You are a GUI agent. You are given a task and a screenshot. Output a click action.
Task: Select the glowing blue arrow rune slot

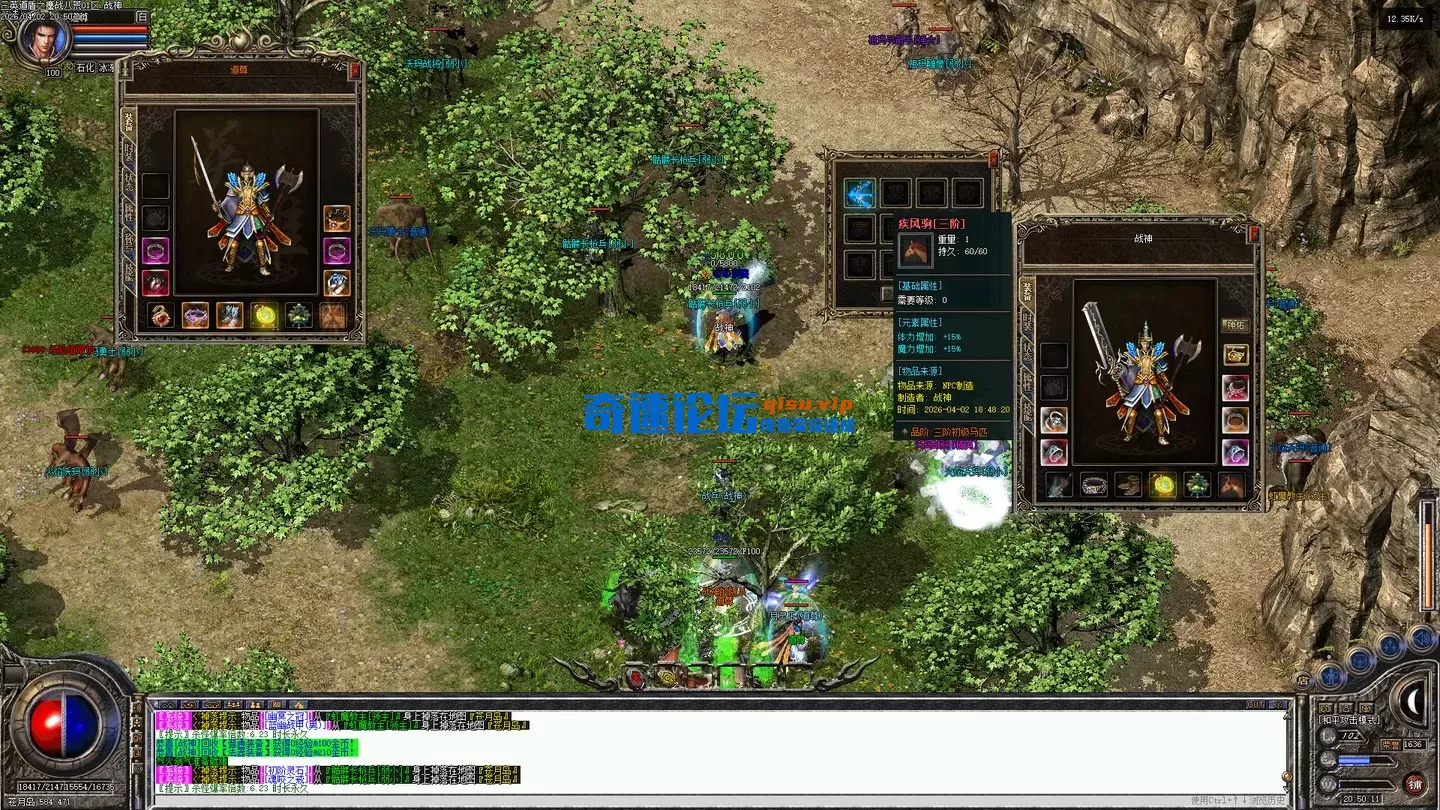click(859, 193)
